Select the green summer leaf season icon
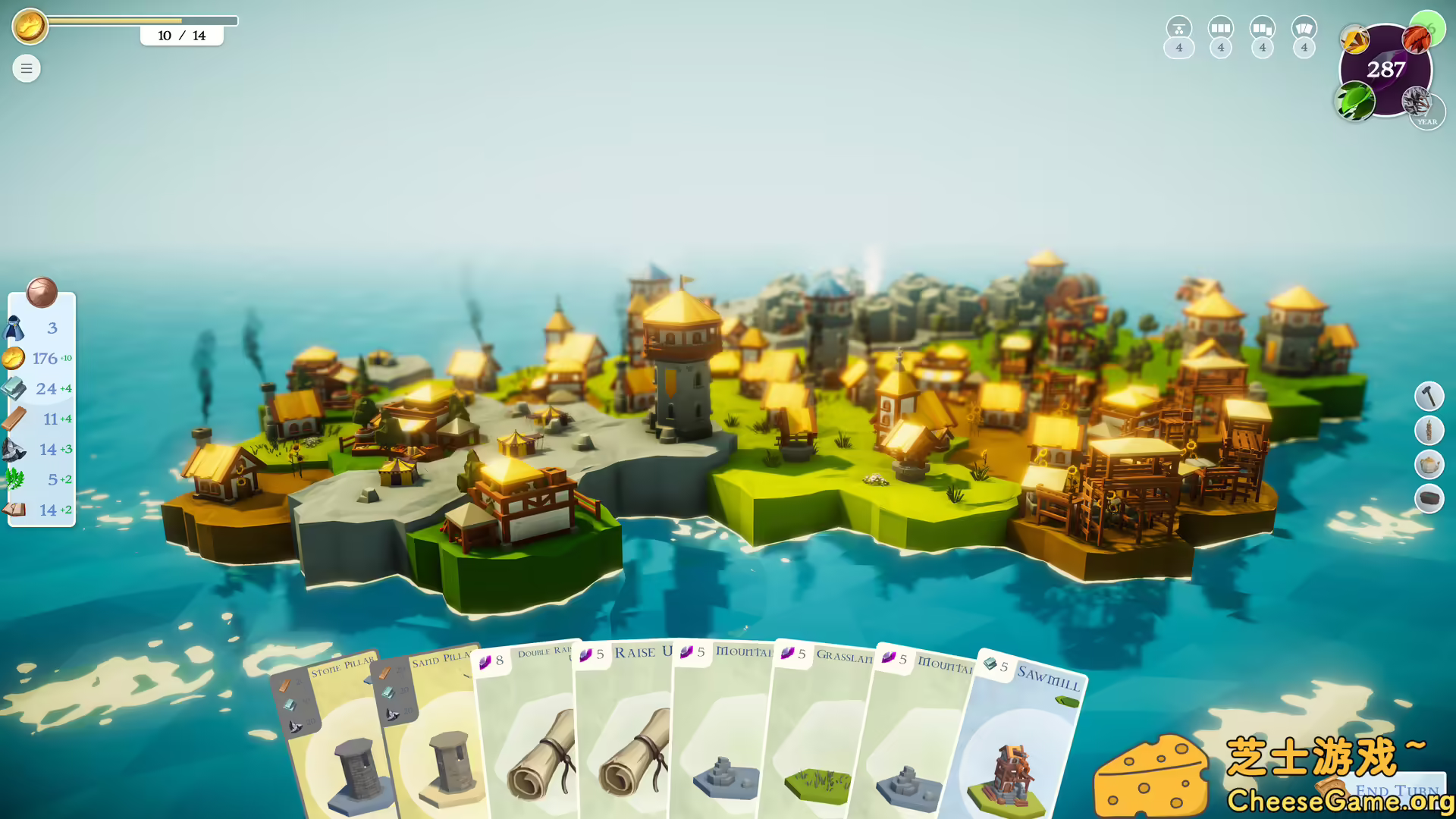This screenshot has width=1456, height=819. tap(1355, 101)
